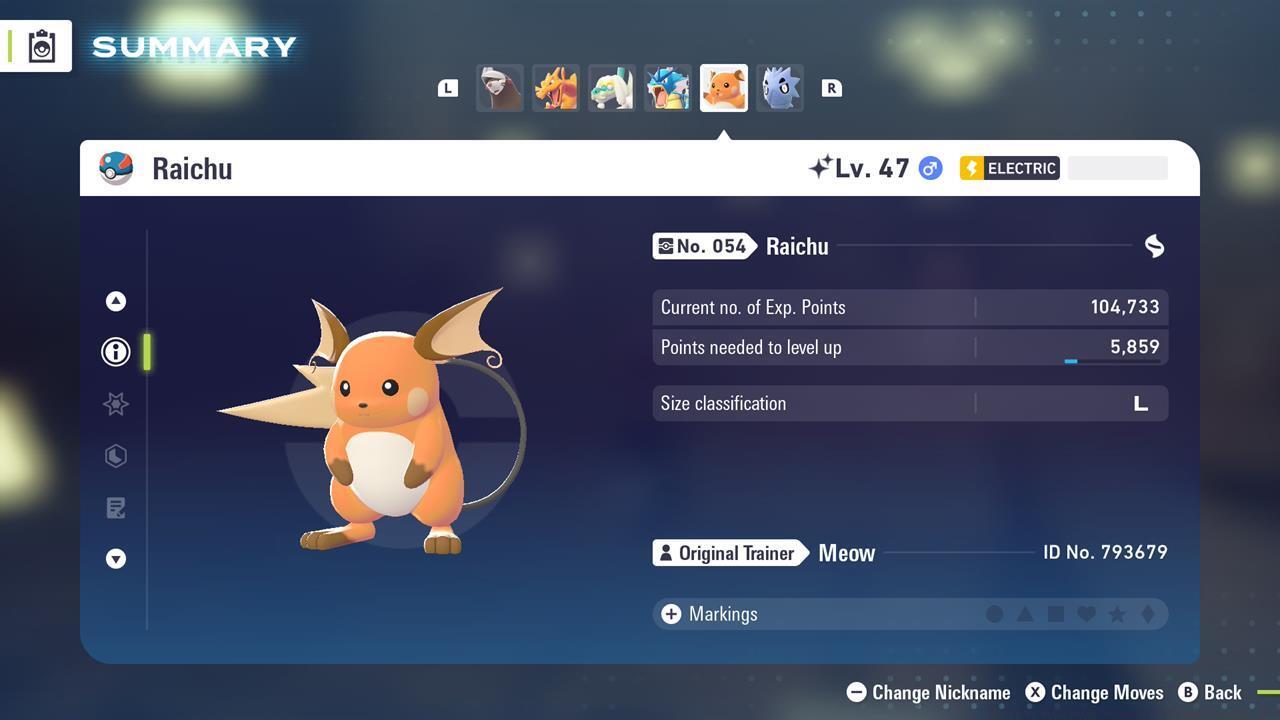
Task: Open the trainer memo notes icon
Action: tap(115, 507)
